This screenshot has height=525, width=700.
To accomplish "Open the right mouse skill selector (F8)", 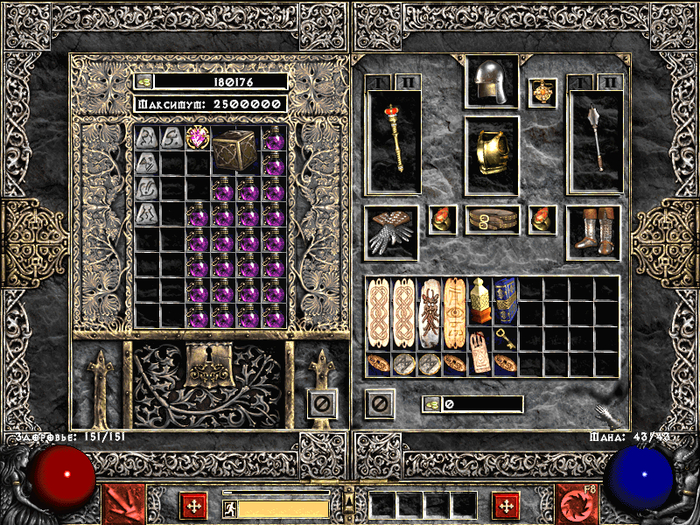I will coord(577,504).
